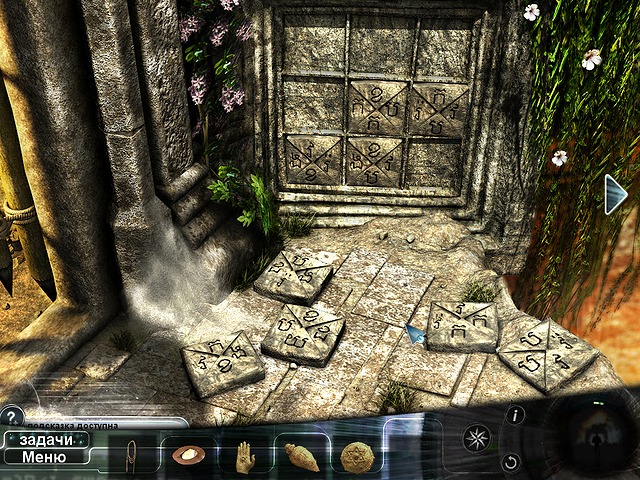640x480 pixels.
Task: Select the round star medallion item
Action: [355, 456]
